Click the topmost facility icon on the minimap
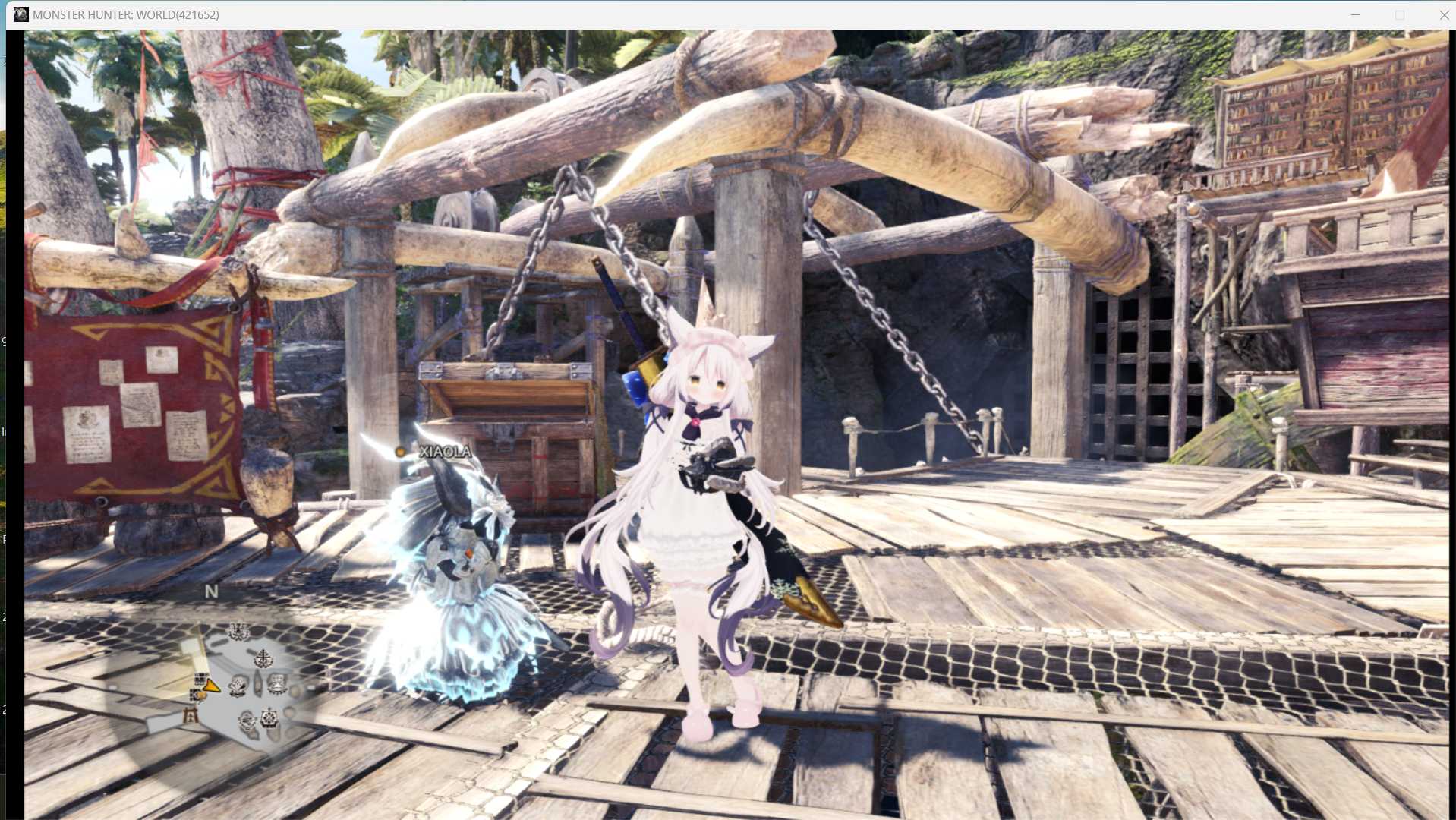The height and width of the screenshot is (820, 1456). pyautogui.click(x=238, y=630)
